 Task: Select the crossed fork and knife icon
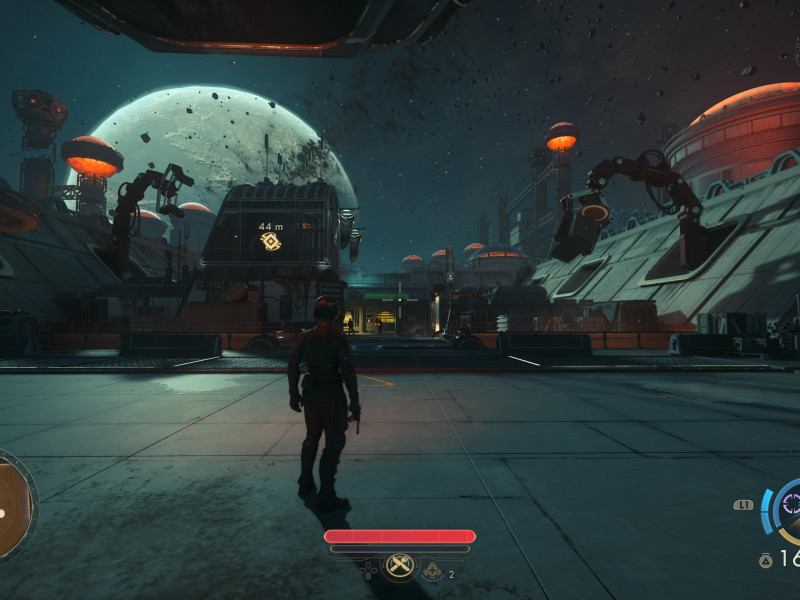pyautogui.click(x=400, y=567)
